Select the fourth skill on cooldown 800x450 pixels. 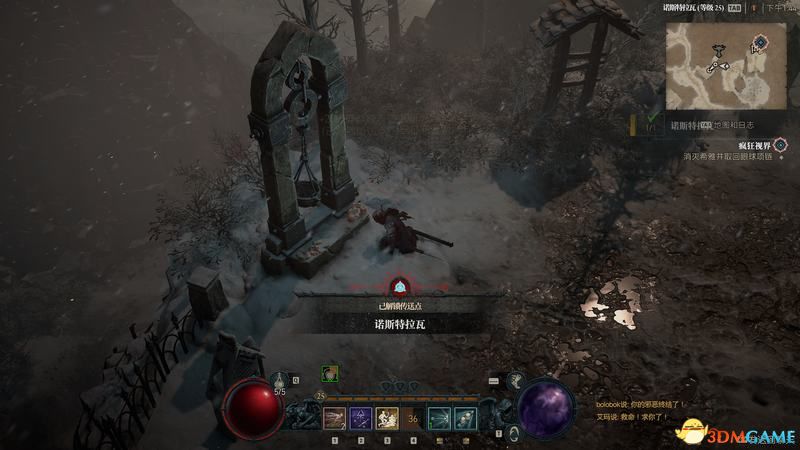(x=412, y=418)
